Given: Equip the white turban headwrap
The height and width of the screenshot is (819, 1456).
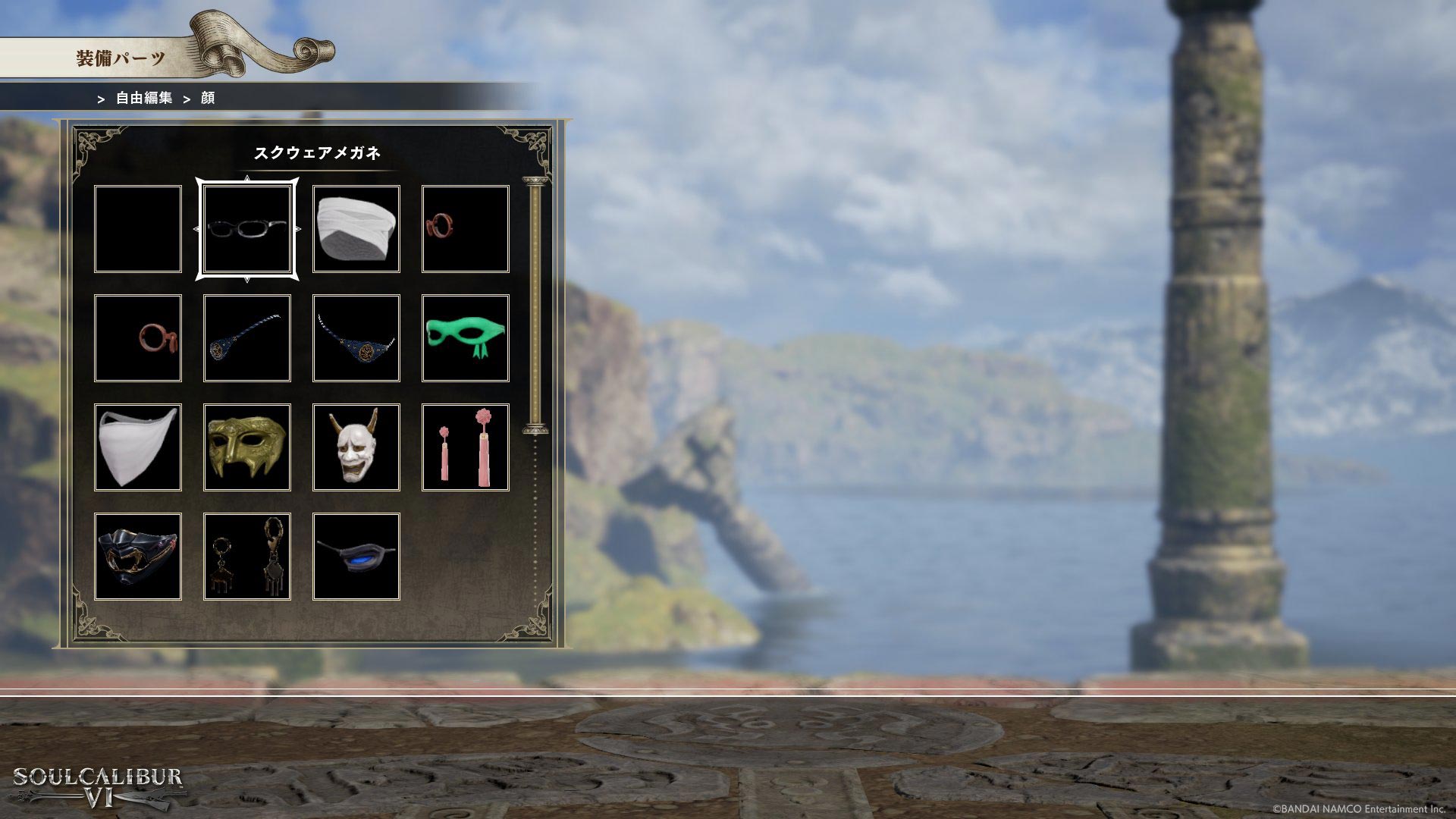Looking at the screenshot, I should pos(356,229).
